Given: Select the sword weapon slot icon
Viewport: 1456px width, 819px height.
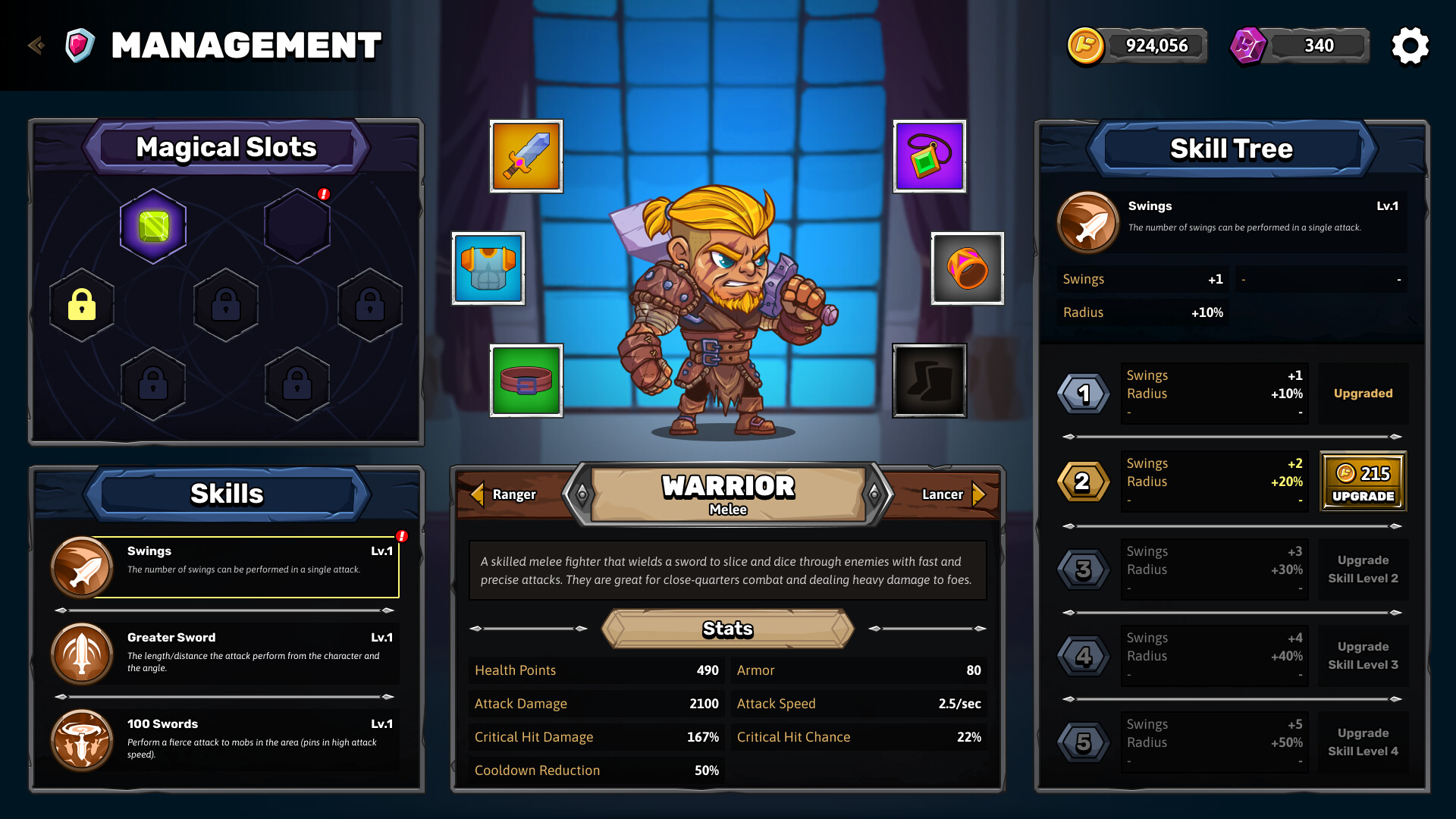Looking at the screenshot, I should coord(526,157).
